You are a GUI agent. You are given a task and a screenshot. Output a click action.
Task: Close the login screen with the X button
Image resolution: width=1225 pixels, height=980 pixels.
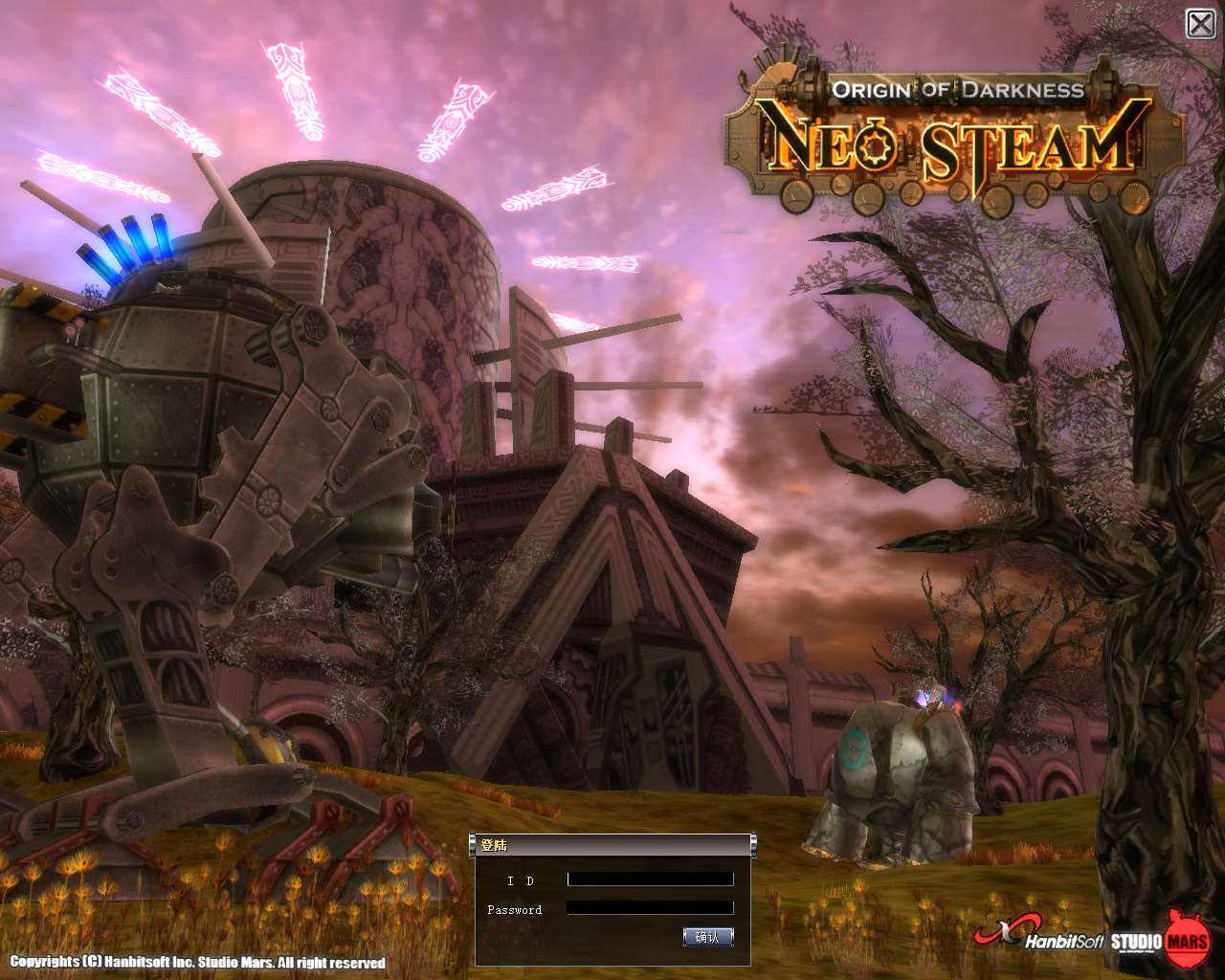coord(1201,21)
